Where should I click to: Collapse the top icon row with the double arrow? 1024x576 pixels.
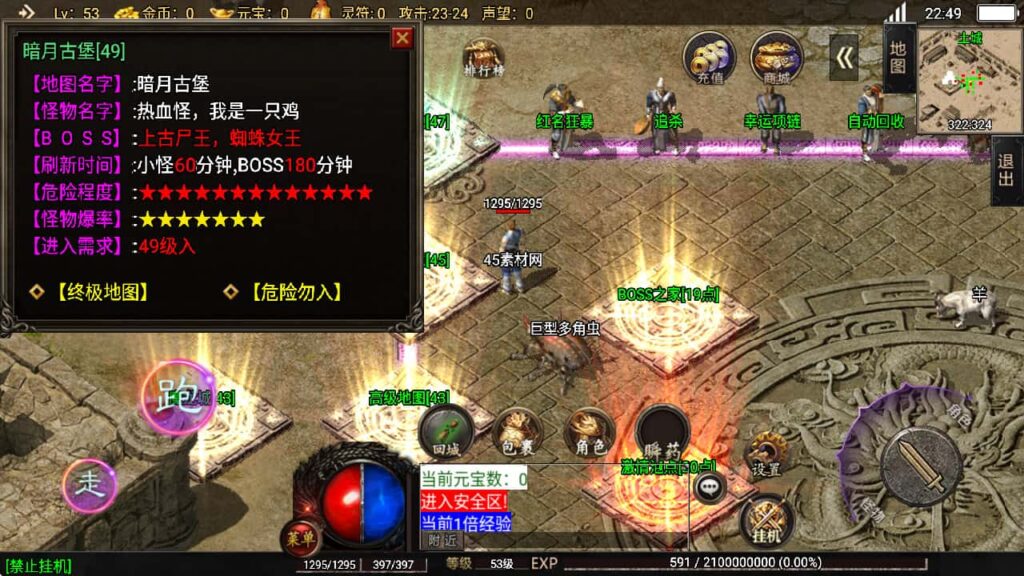click(845, 58)
